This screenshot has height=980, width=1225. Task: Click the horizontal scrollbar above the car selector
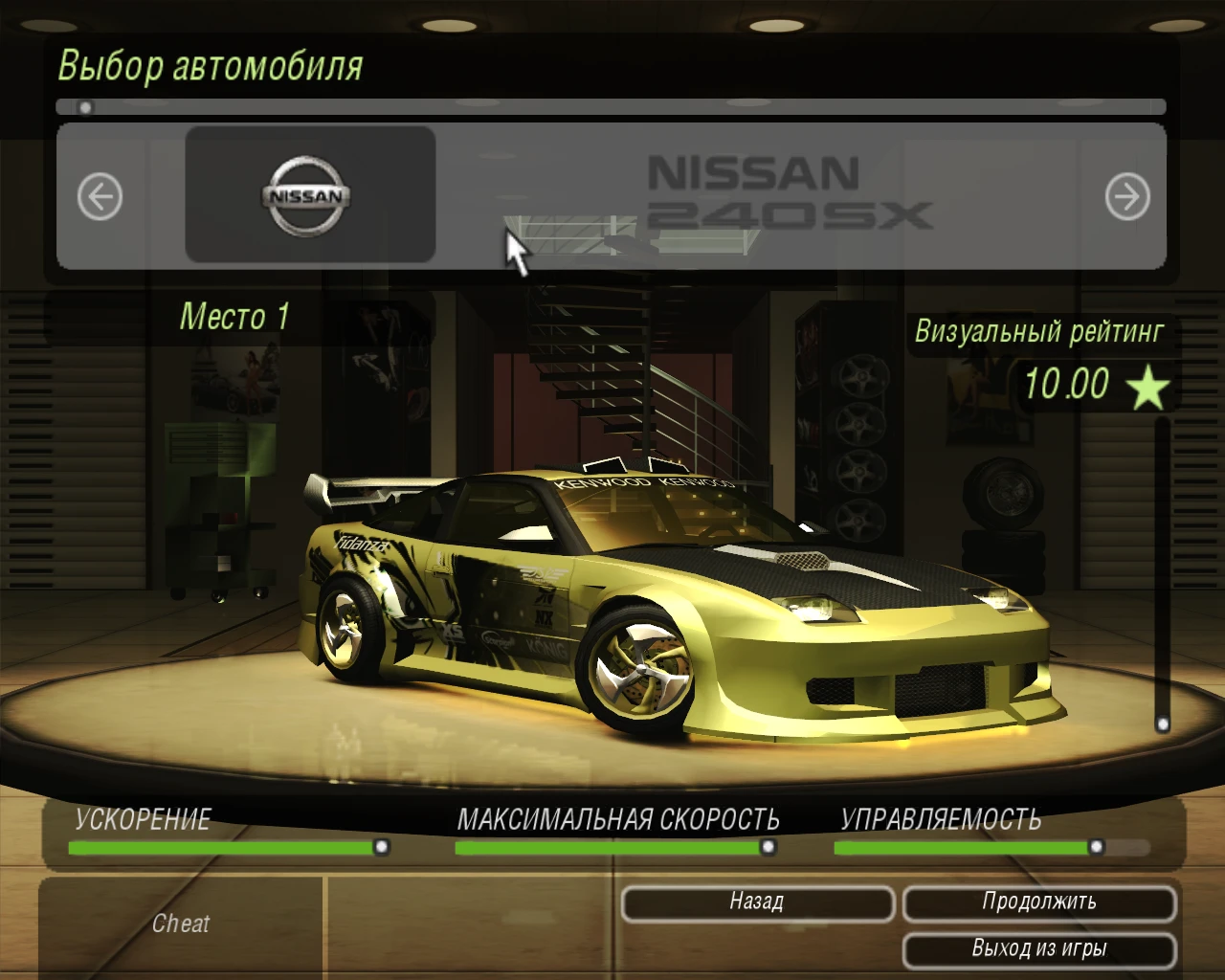coord(612,105)
